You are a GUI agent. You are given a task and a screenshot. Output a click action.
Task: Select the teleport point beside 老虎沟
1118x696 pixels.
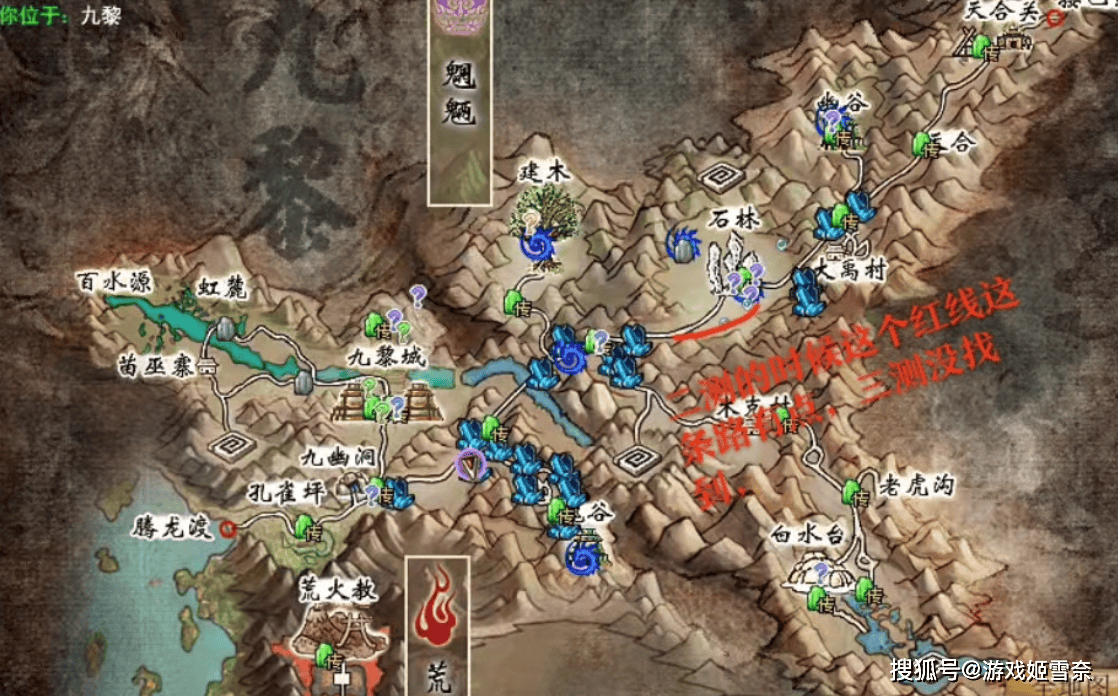(x=853, y=492)
